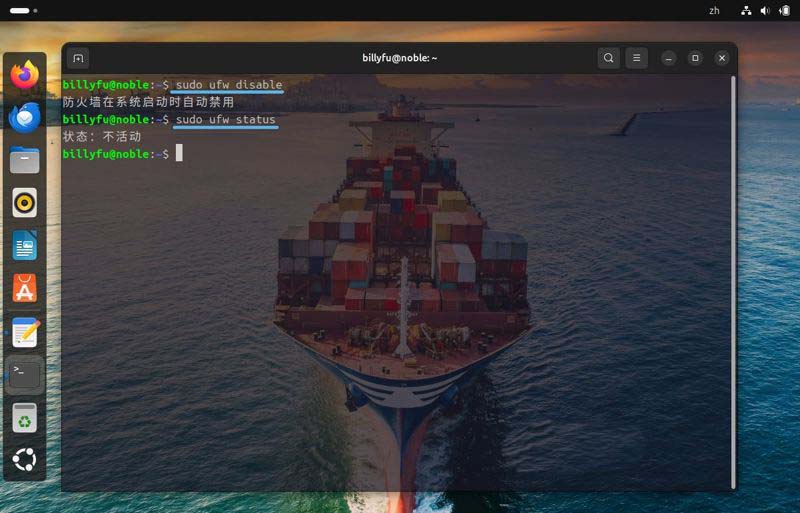This screenshot has height=513, width=800.
Task: Click the volume speaker icon in top bar
Action: click(765, 10)
